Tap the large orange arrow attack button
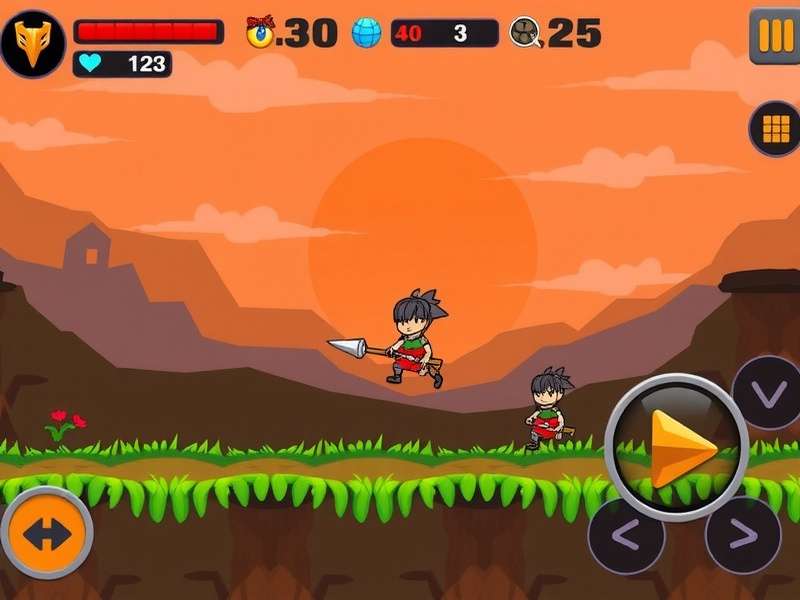The image size is (800, 600). click(x=677, y=448)
